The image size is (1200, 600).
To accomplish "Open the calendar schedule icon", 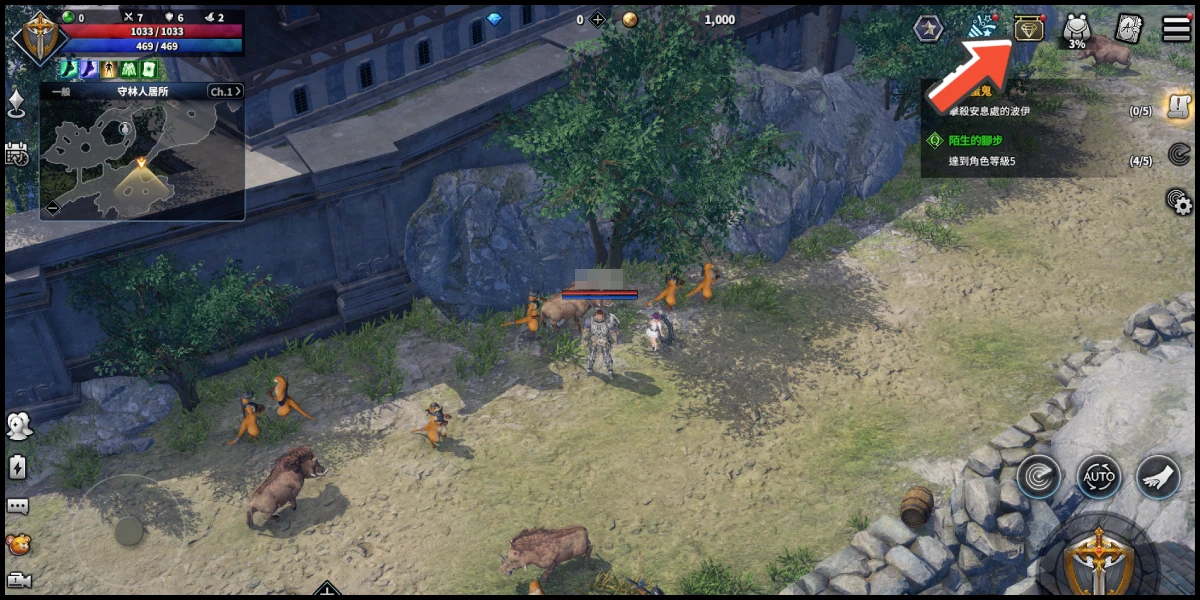I will coord(17,153).
